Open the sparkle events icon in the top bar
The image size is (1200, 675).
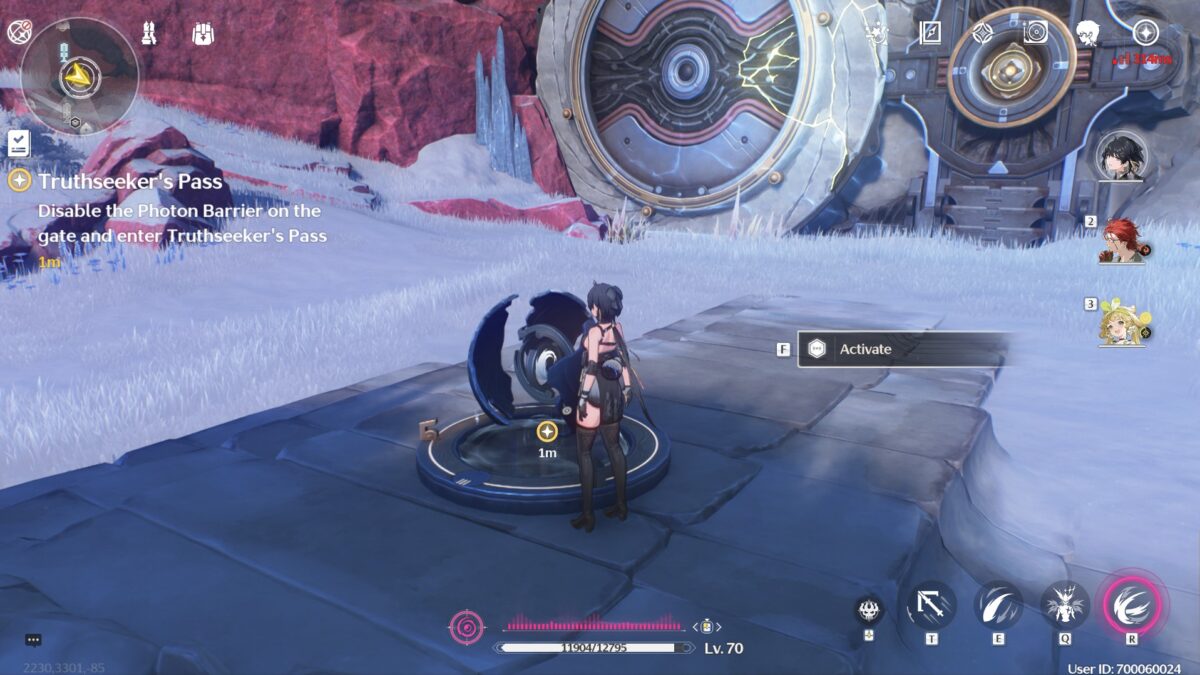pos(878,33)
